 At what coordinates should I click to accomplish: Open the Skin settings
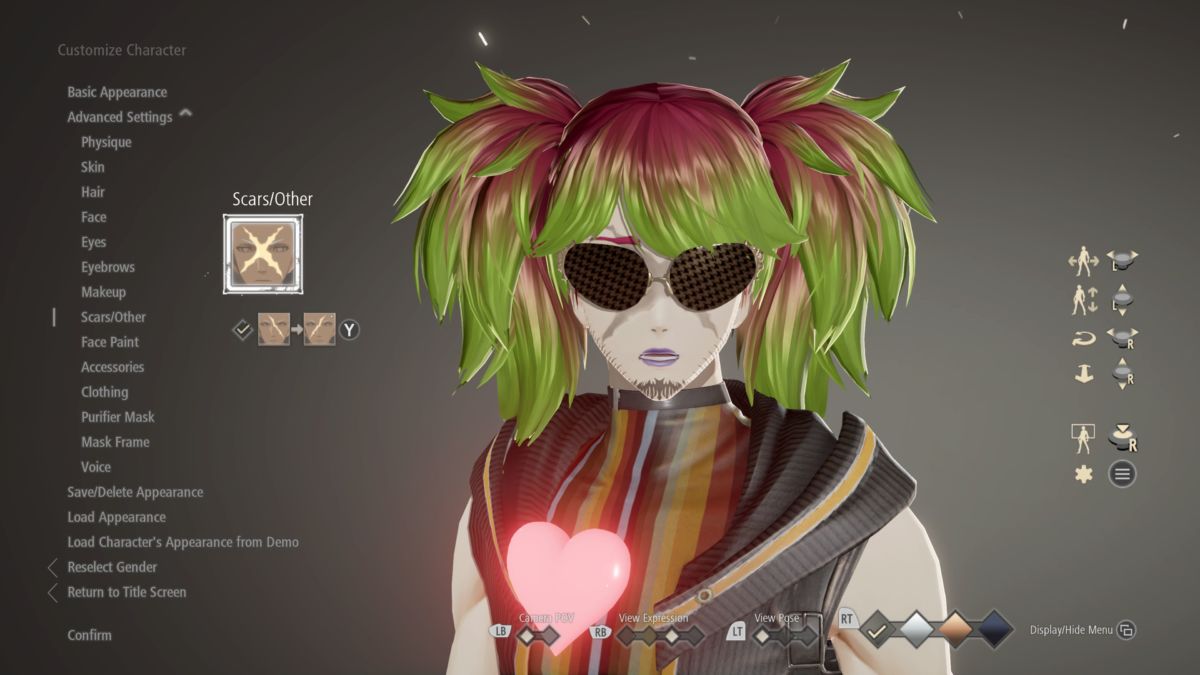(x=93, y=167)
